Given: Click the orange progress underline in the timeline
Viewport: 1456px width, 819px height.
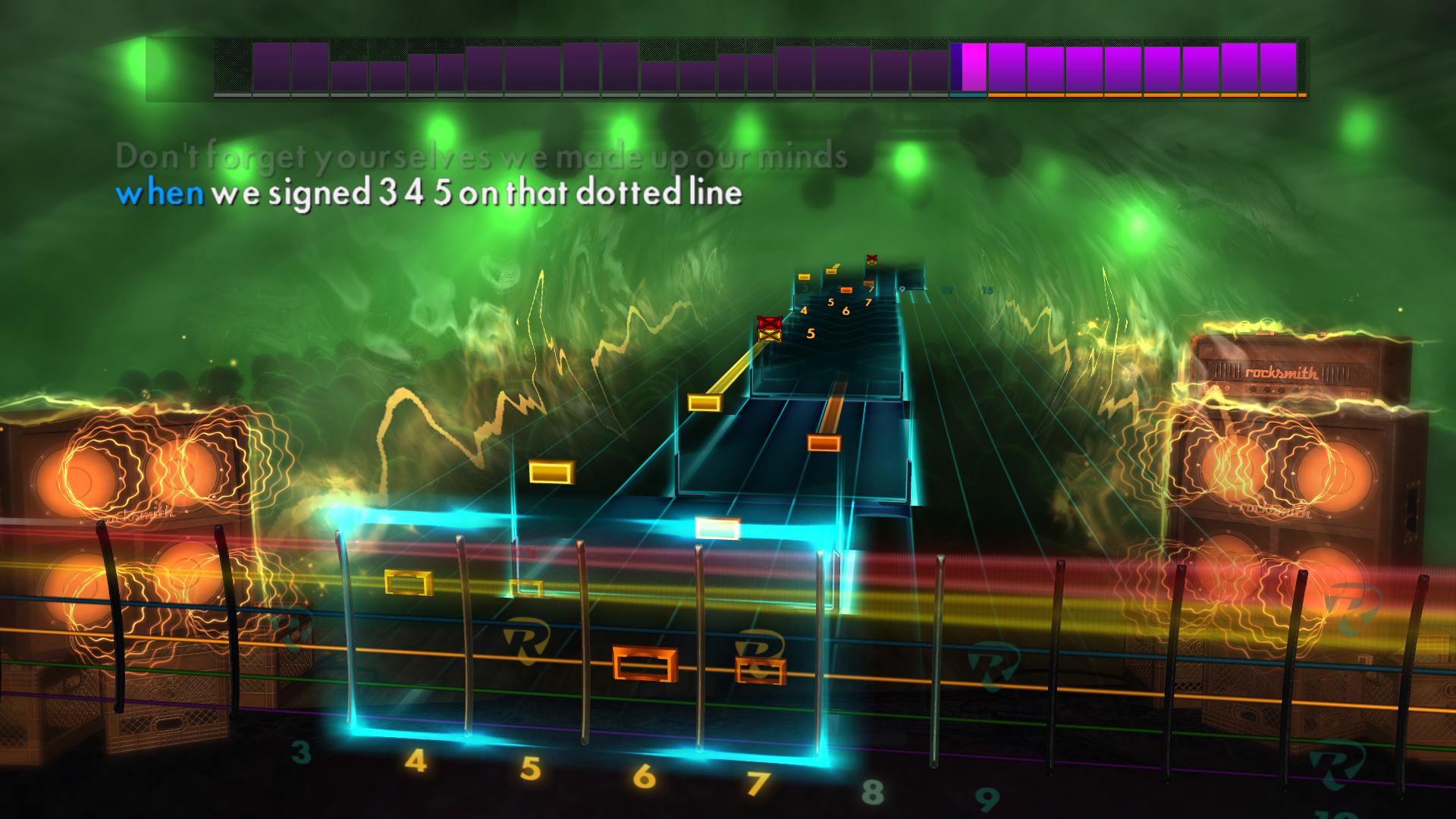Looking at the screenshot, I should (1137, 96).
